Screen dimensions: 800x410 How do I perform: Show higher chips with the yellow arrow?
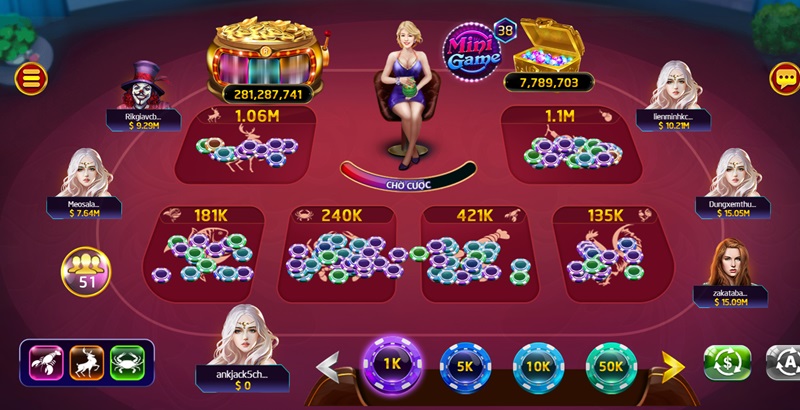pyautogui.click(x=672, y=367)
